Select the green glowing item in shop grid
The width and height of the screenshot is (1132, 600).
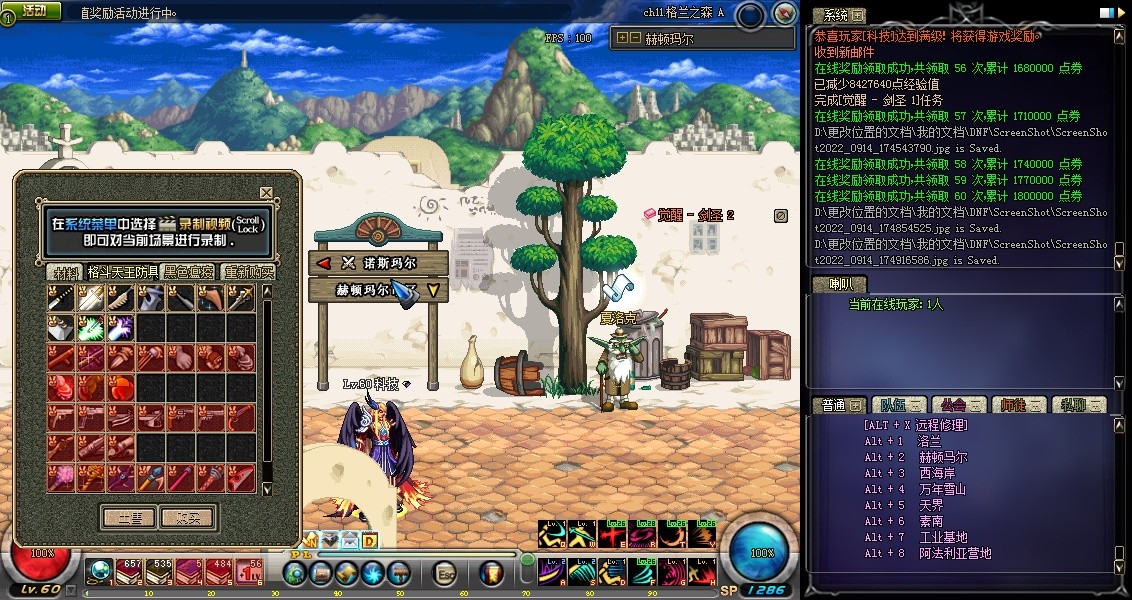(91, 328)
